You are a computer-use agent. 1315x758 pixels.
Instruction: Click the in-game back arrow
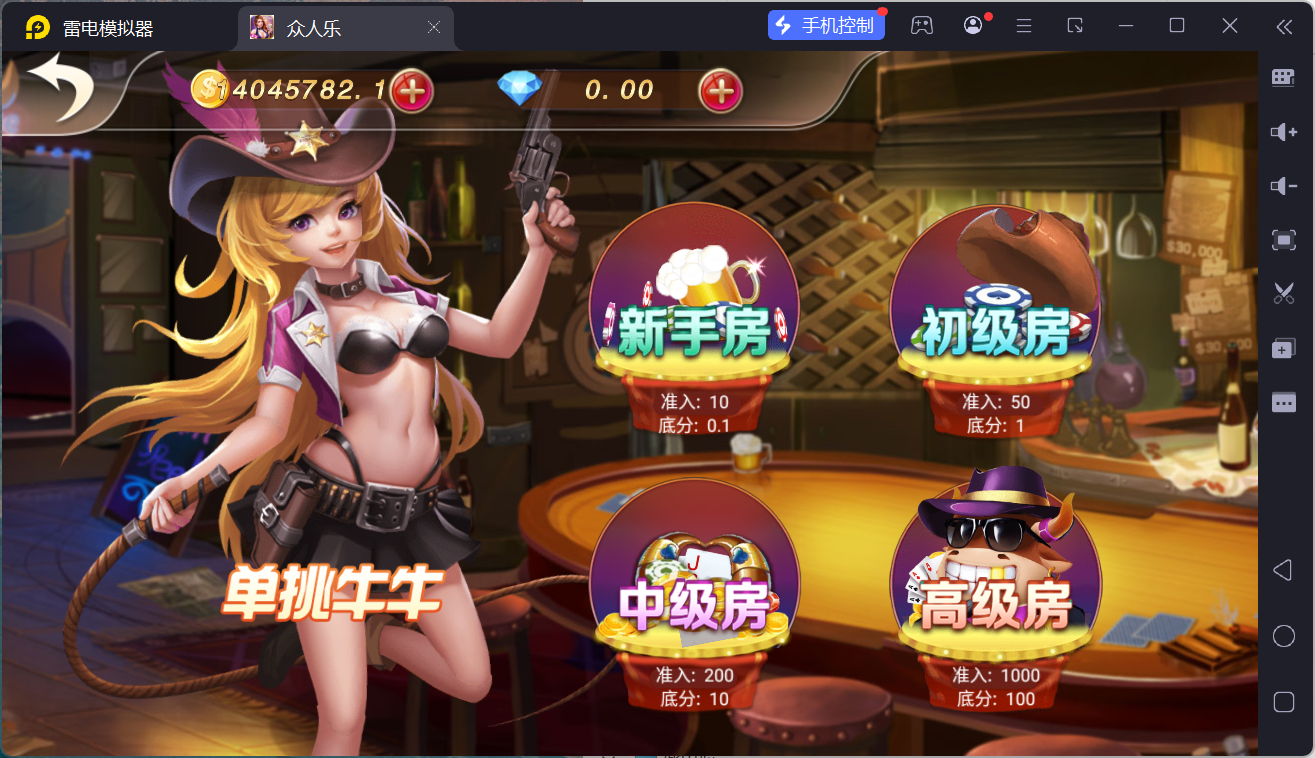62,88
